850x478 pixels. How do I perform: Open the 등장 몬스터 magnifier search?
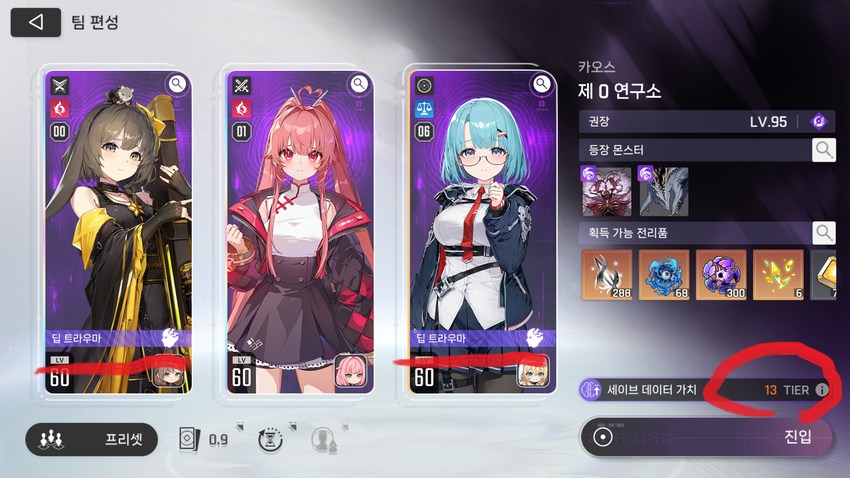point(823,150)
